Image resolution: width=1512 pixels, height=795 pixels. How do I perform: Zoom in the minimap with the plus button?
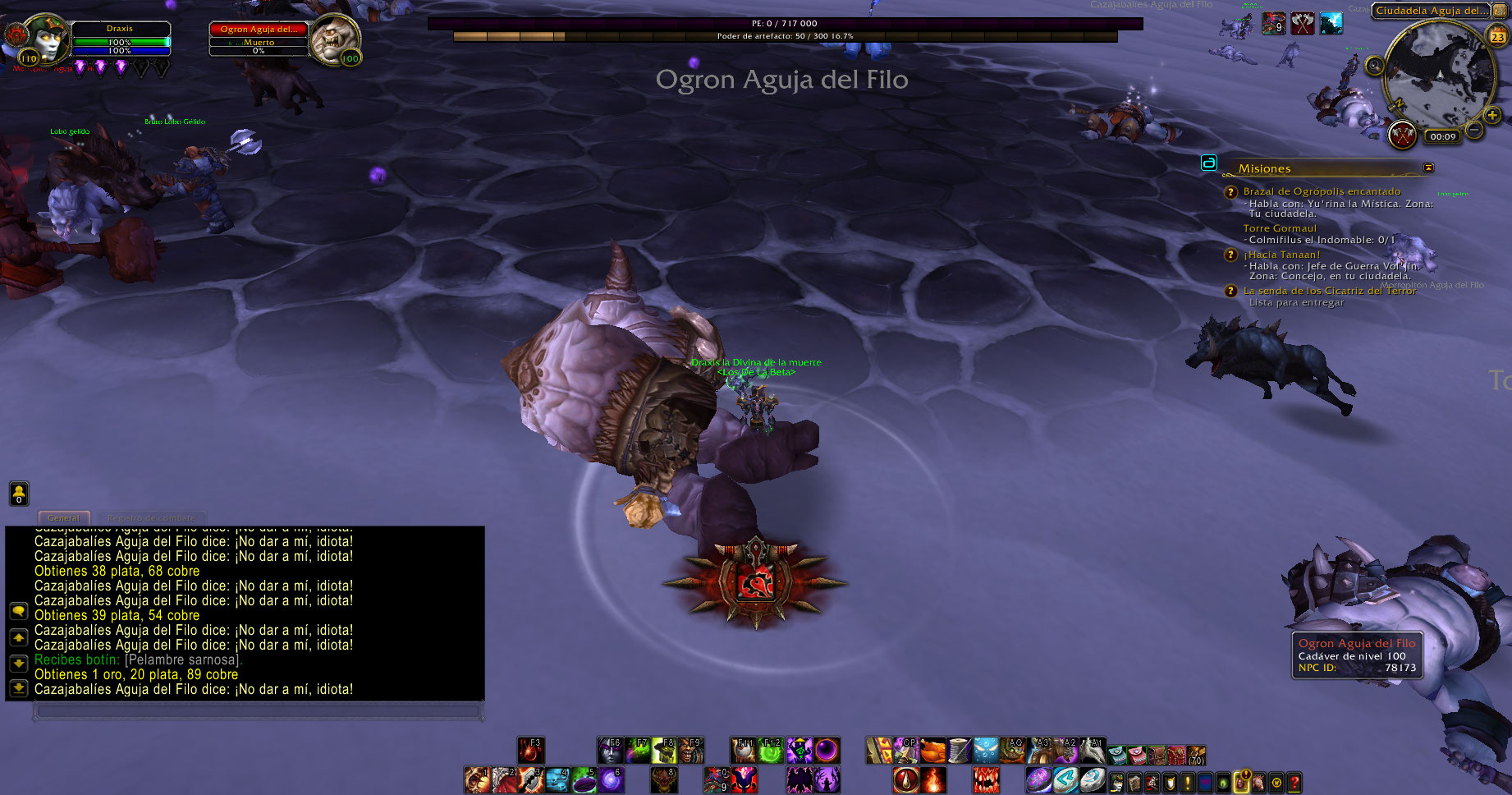point(1491,115)
